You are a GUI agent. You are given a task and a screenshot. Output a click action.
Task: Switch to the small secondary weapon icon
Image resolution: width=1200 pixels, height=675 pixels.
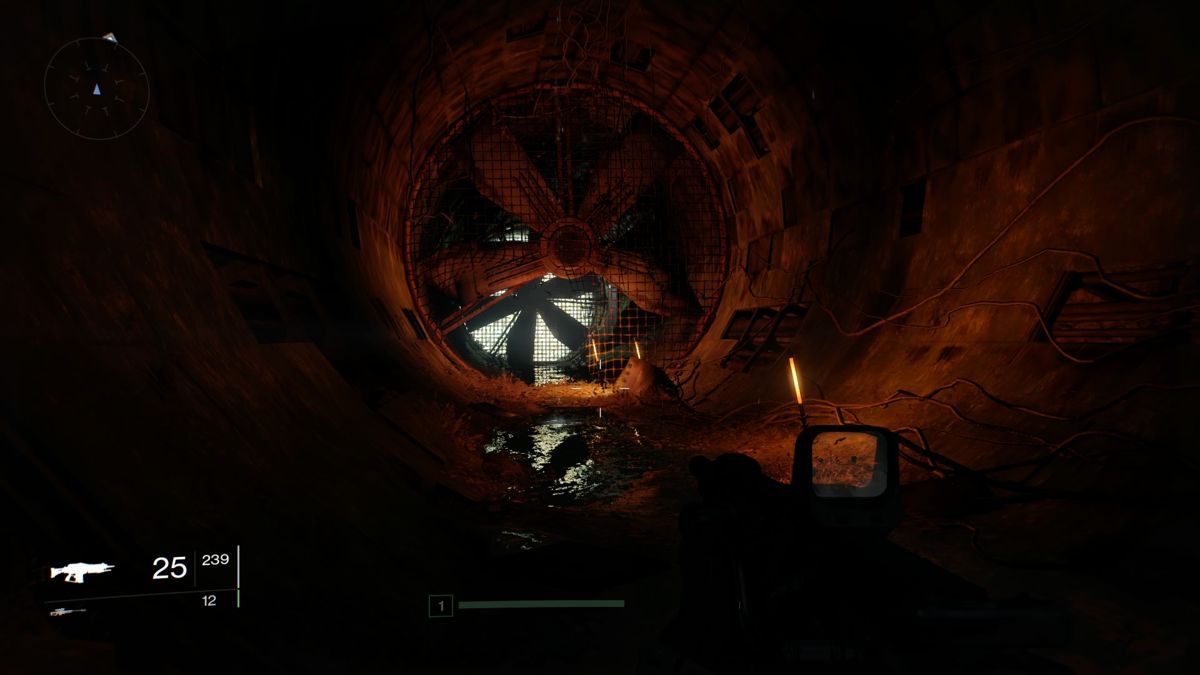pos(67,611)
